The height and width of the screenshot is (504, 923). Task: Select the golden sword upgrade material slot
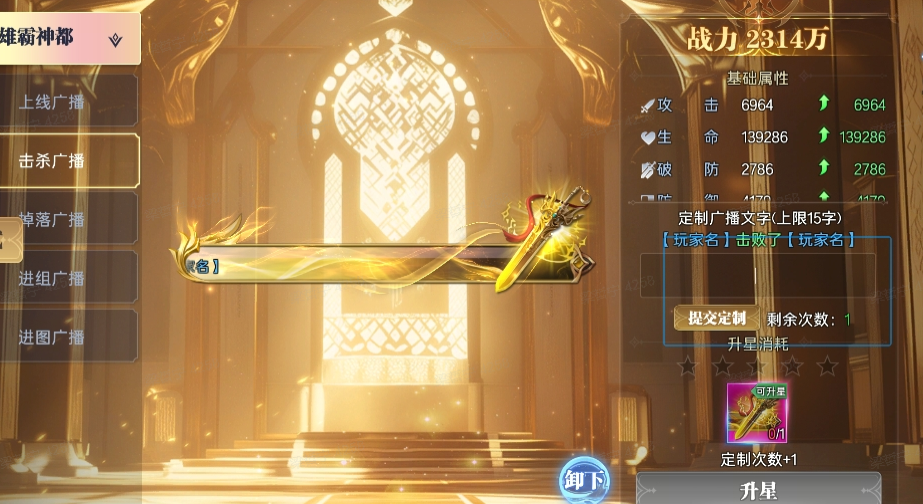tap(757, 413)
